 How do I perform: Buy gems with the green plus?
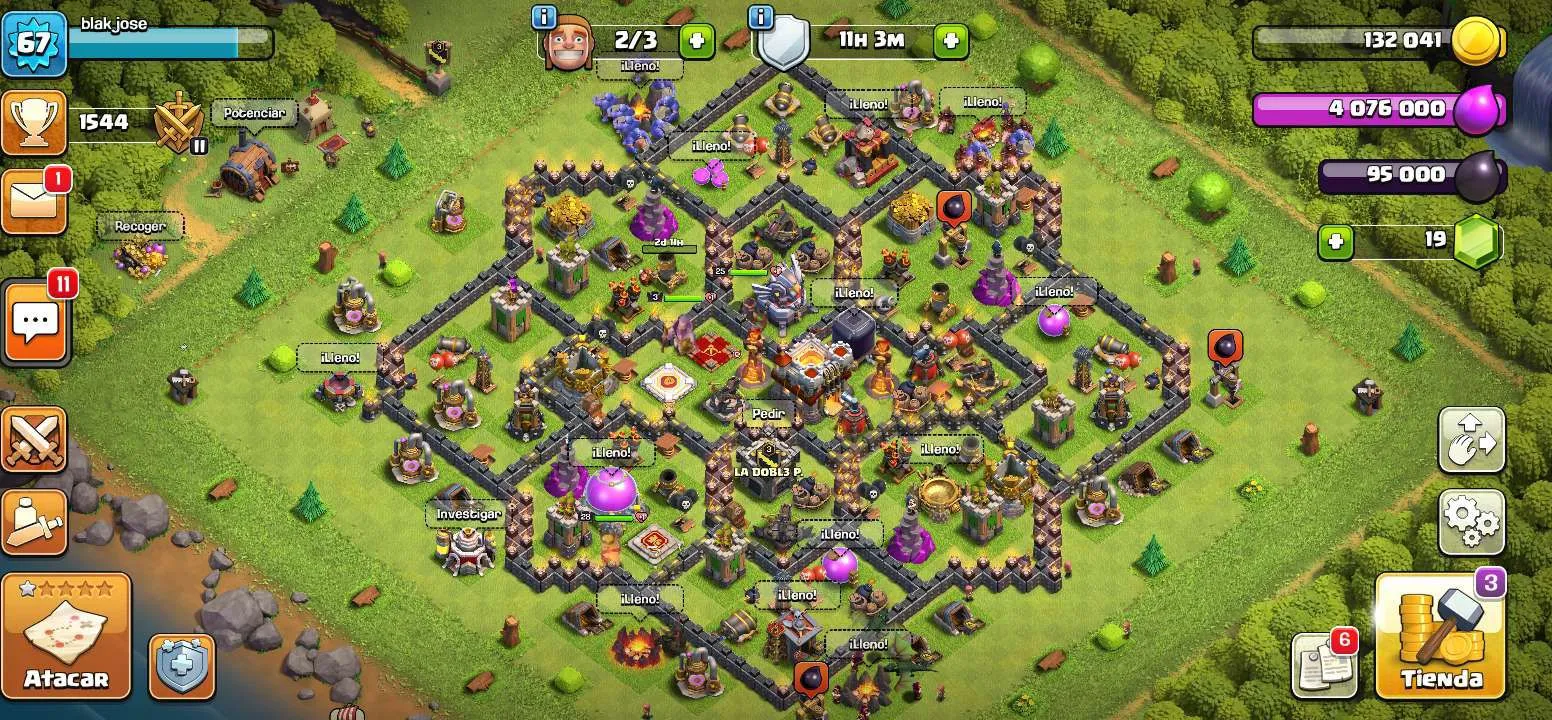[x=1334, y=241]
